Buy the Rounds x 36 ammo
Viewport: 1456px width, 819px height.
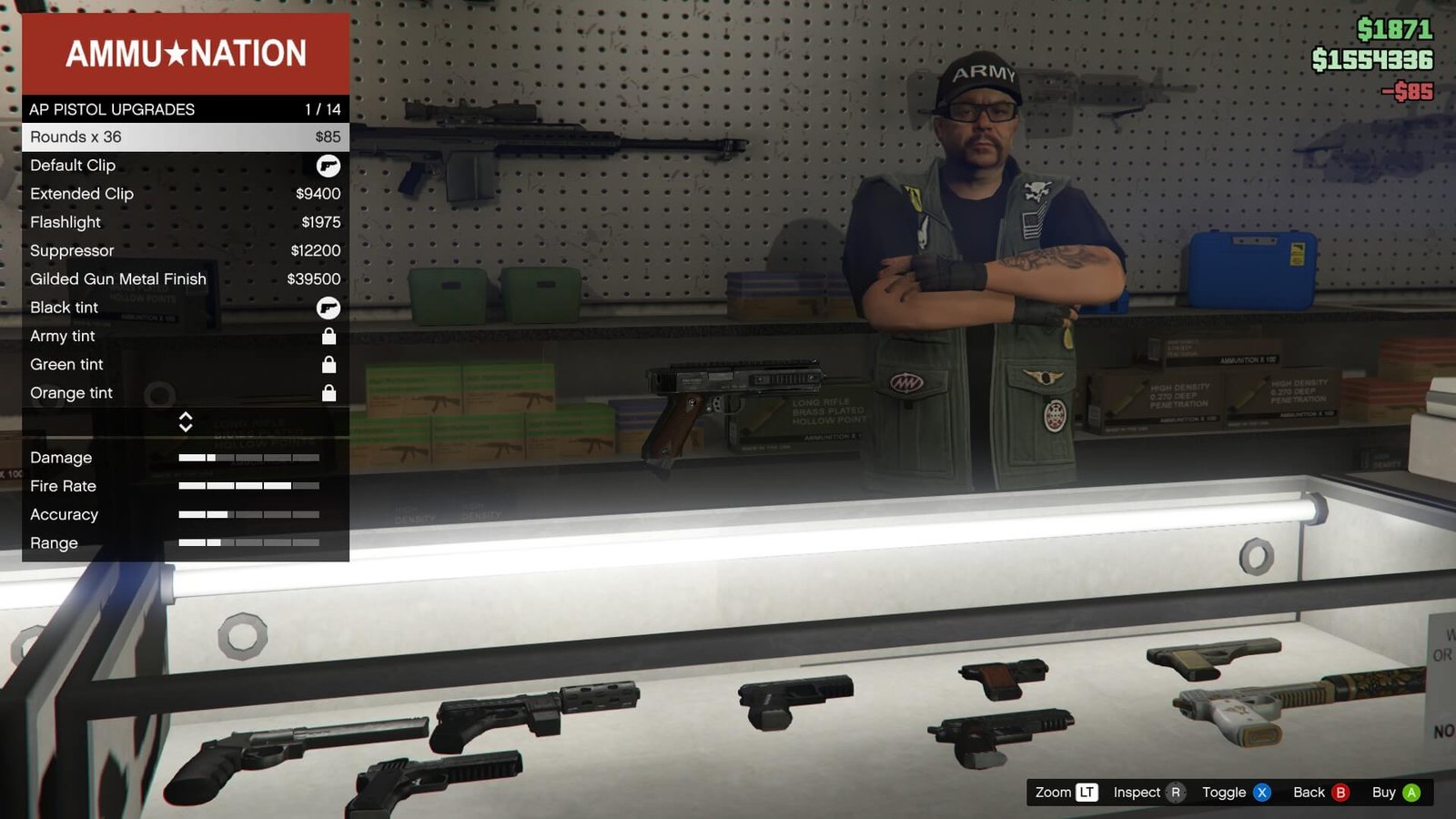185,137
